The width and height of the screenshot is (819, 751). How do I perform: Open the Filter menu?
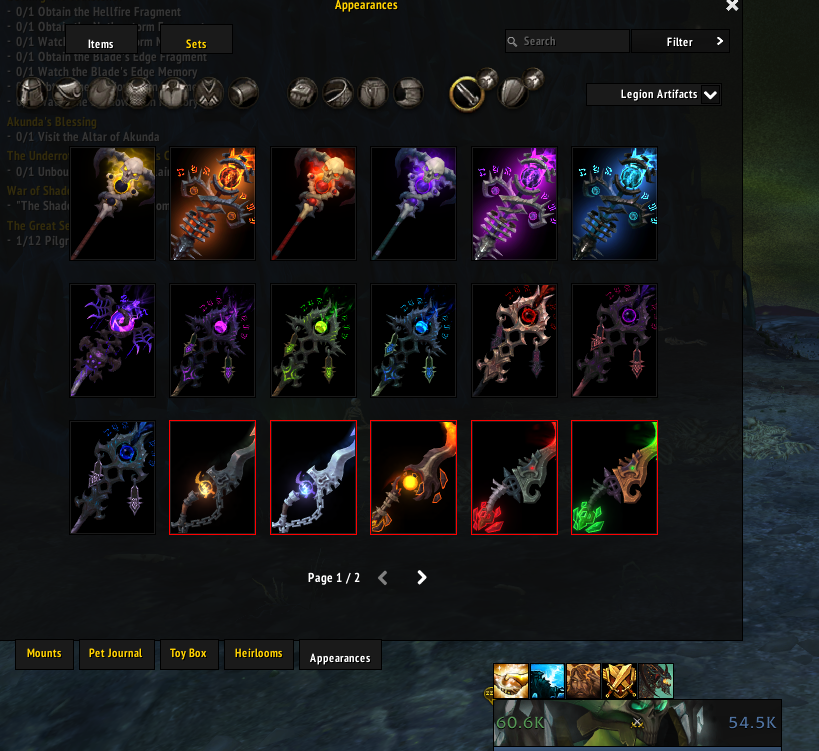point(680,42)
